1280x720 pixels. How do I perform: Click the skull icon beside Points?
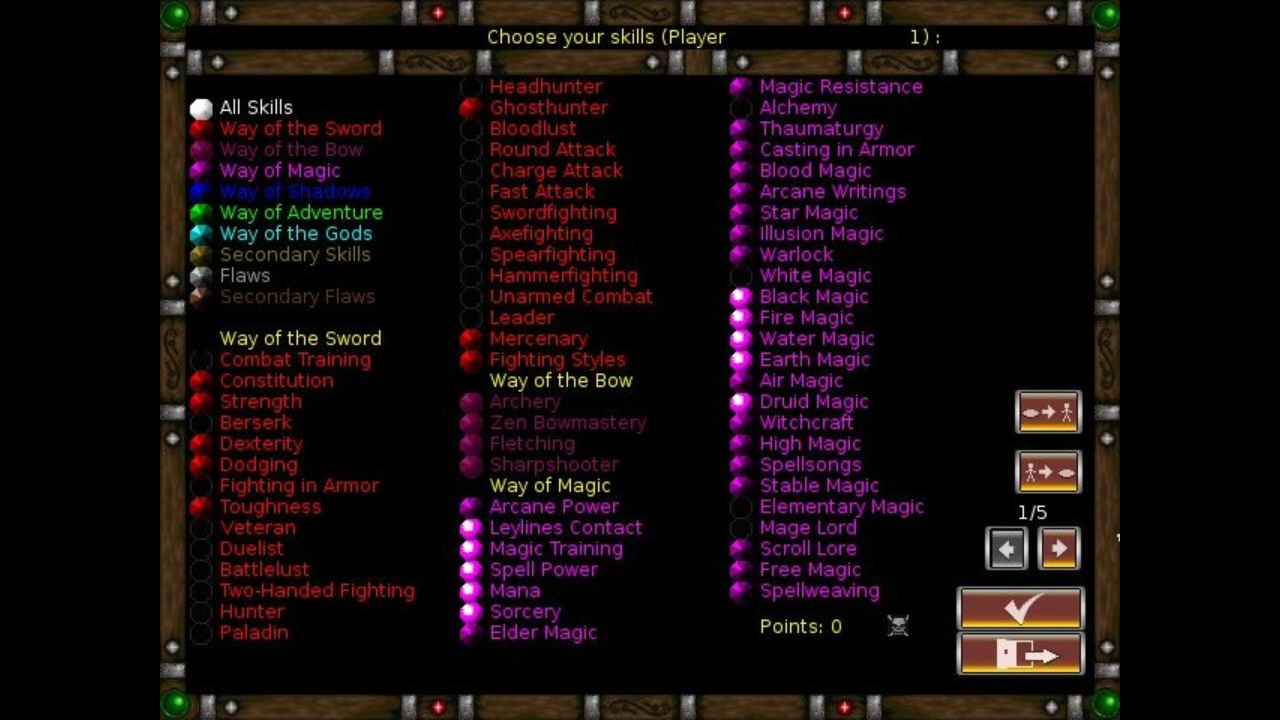click(x=897, y=626)
